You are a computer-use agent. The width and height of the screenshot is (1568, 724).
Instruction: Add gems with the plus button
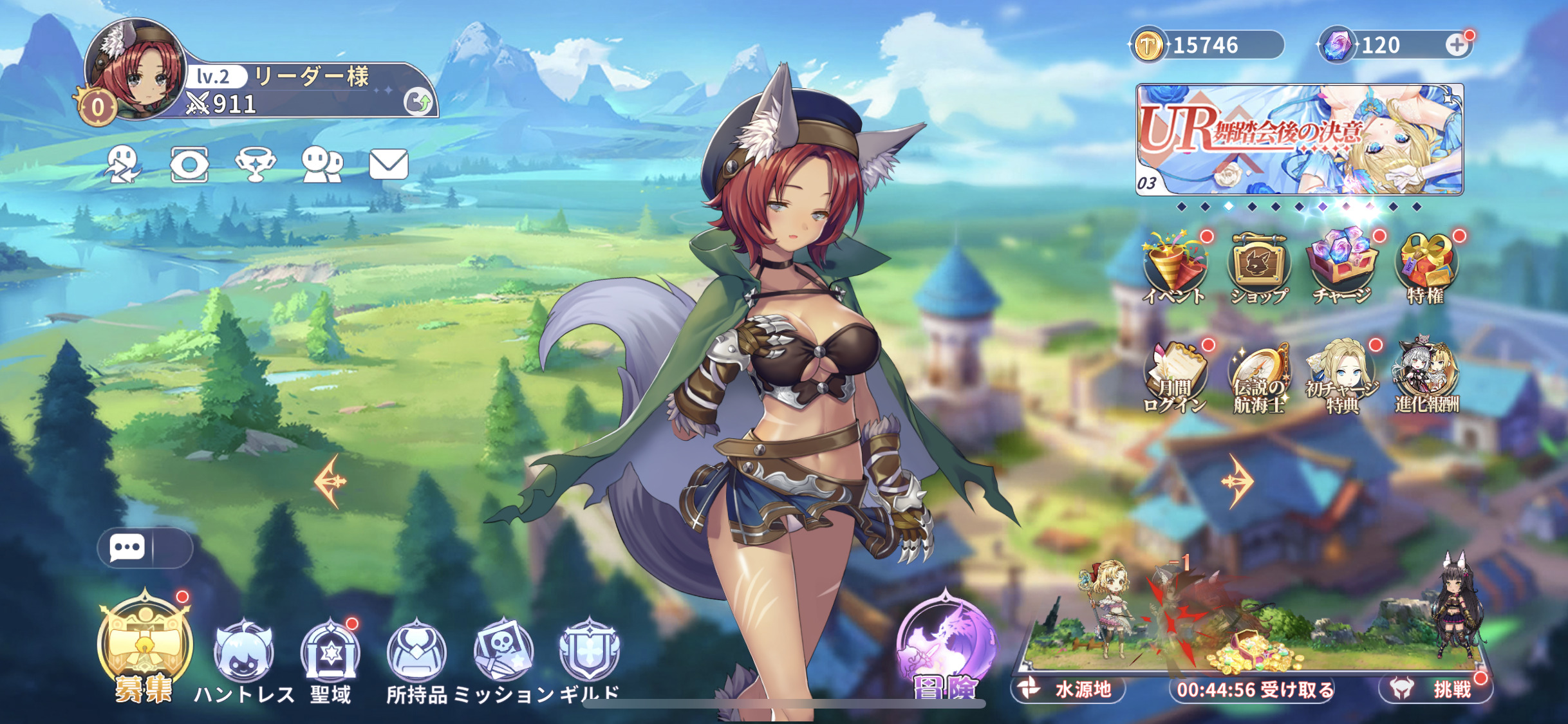1456,45
